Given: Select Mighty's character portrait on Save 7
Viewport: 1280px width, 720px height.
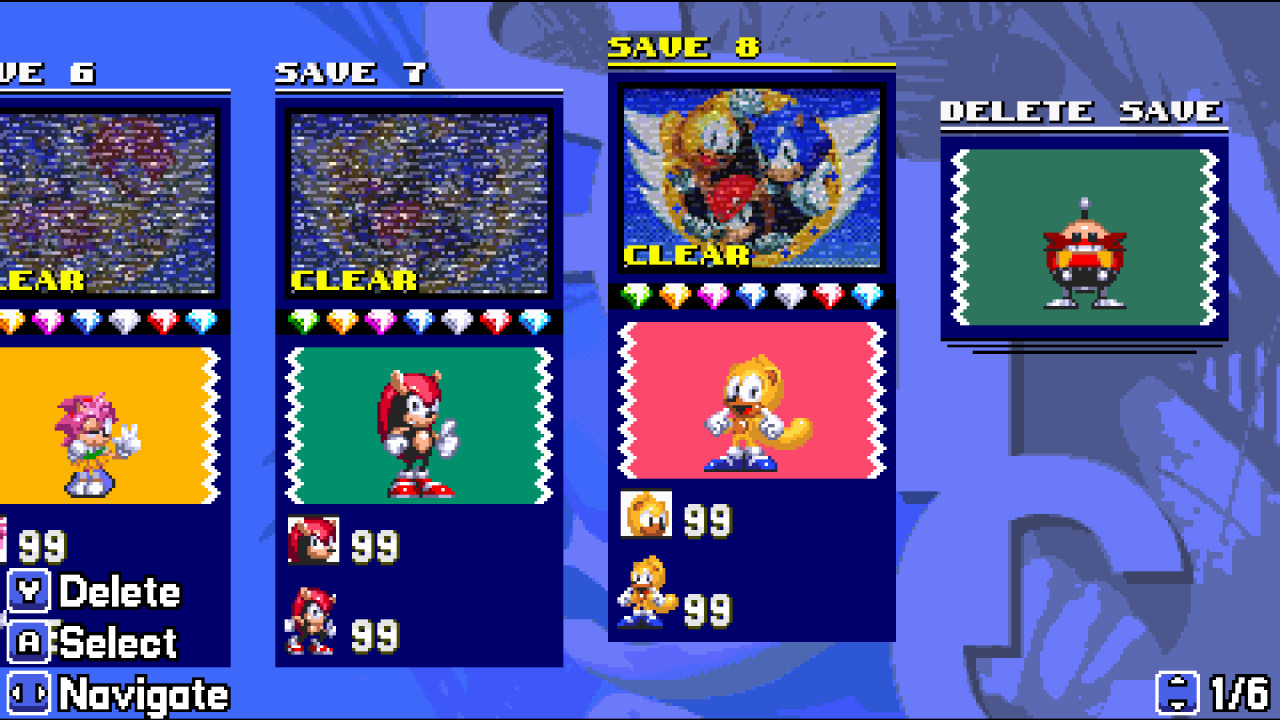Looking at the screenshot, I should click(x=420, y=425).
